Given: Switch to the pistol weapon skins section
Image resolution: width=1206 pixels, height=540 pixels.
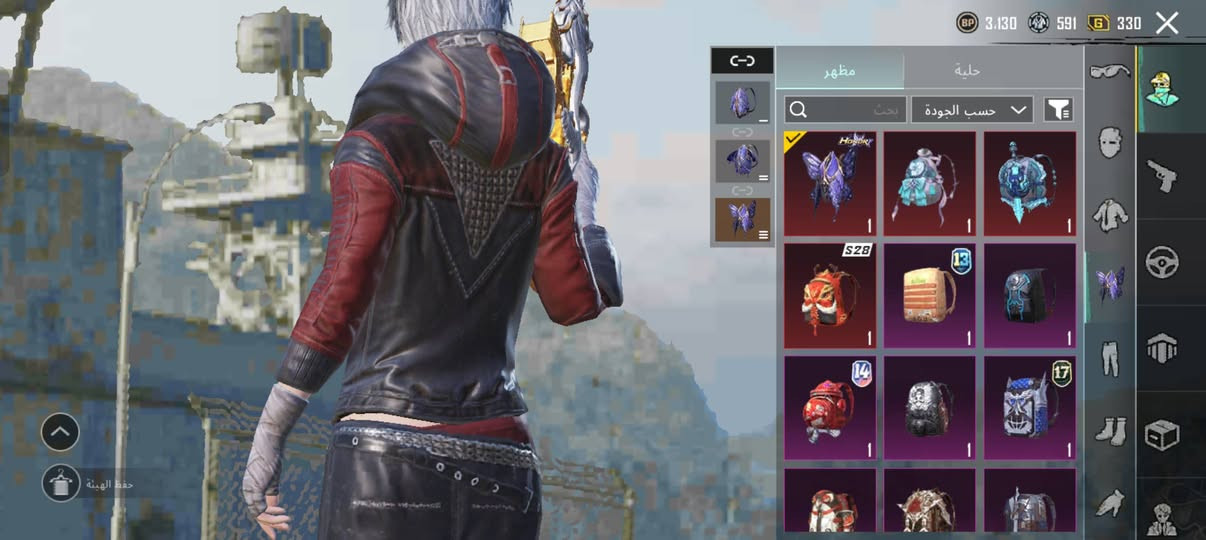Looking at the screenshot, I should pos(1163,177).
